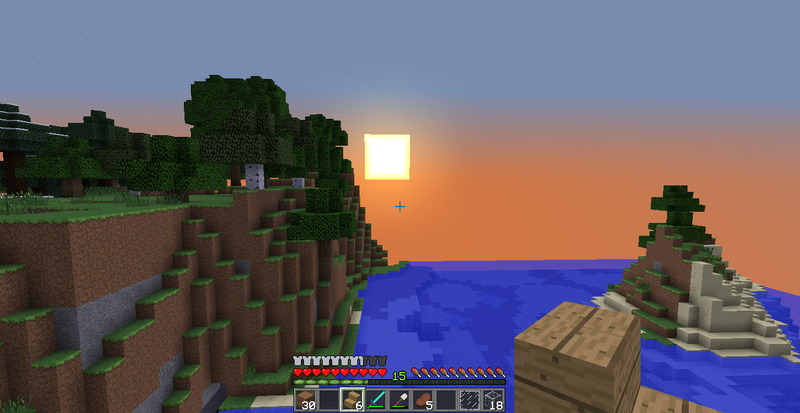The image size is (800, 413).
Task: Pick the glass block hotbar slot
Action: [x=469, y=401]
